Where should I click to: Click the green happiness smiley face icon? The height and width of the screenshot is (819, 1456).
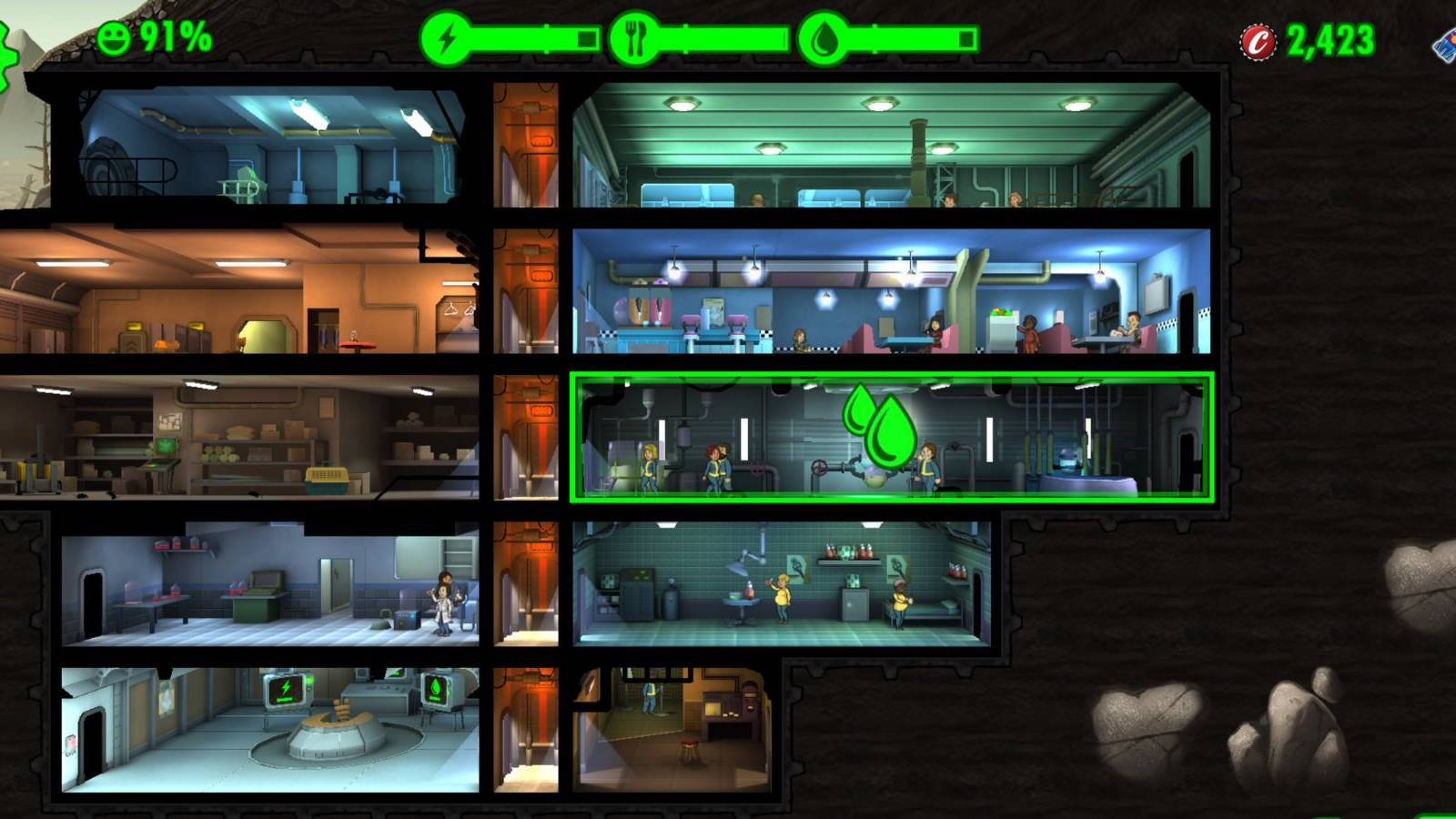[x=113, y=38]
